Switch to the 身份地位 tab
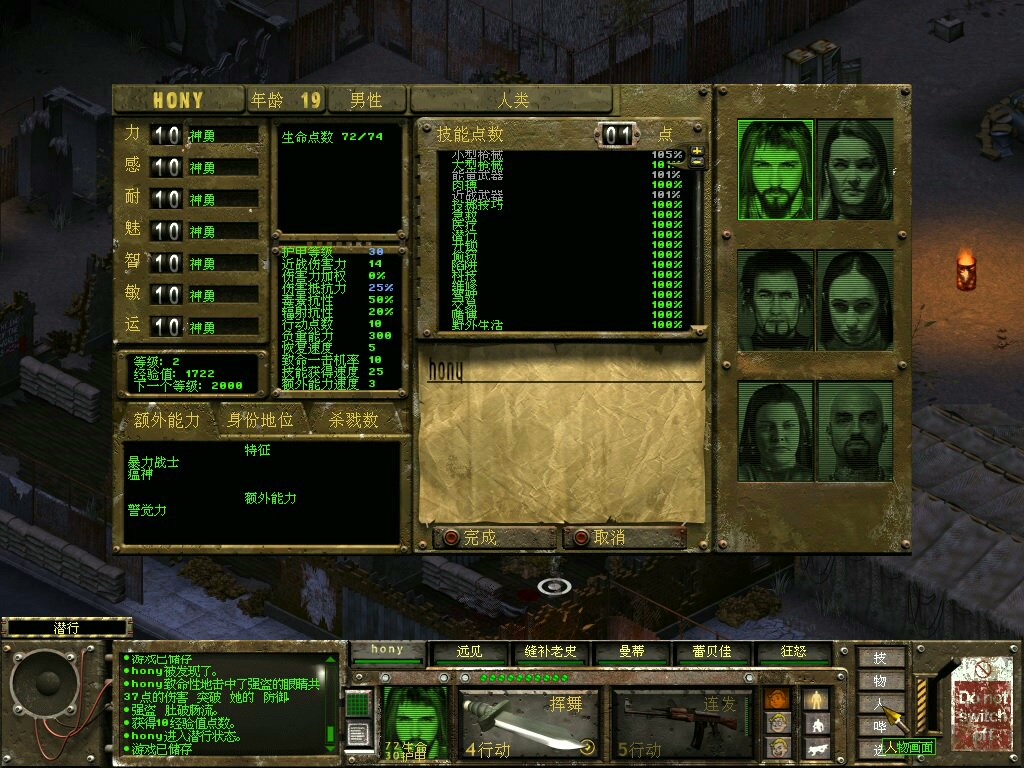The image size is (1024, 768). (261, 421)
